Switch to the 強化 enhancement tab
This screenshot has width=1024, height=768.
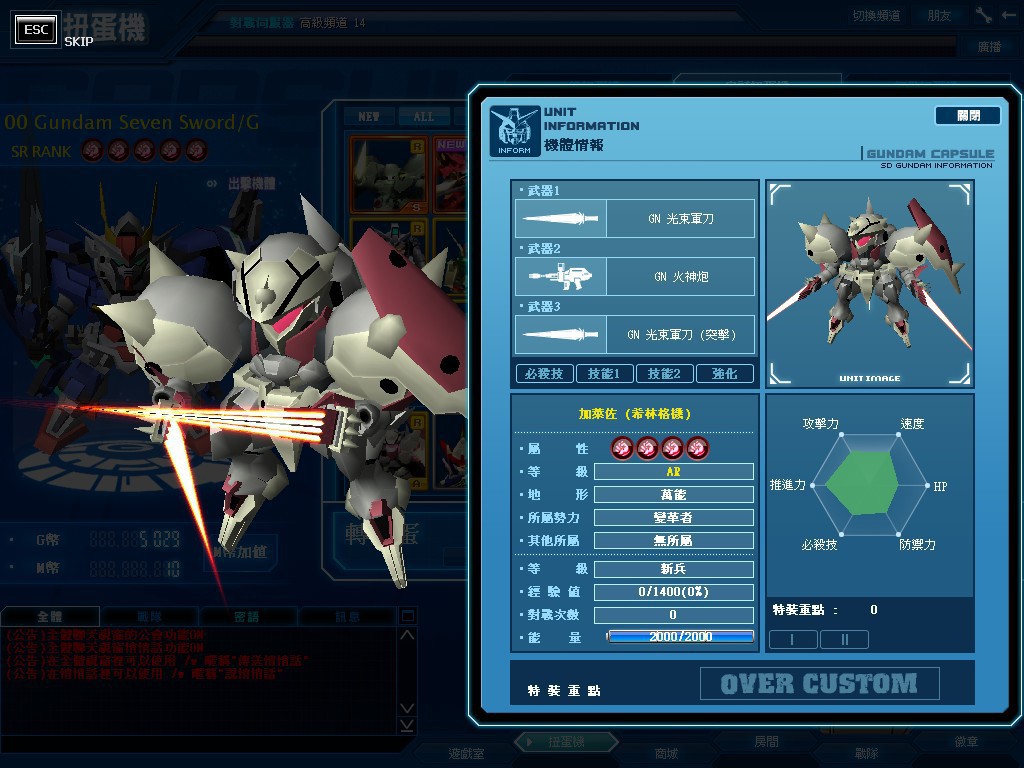724,374
